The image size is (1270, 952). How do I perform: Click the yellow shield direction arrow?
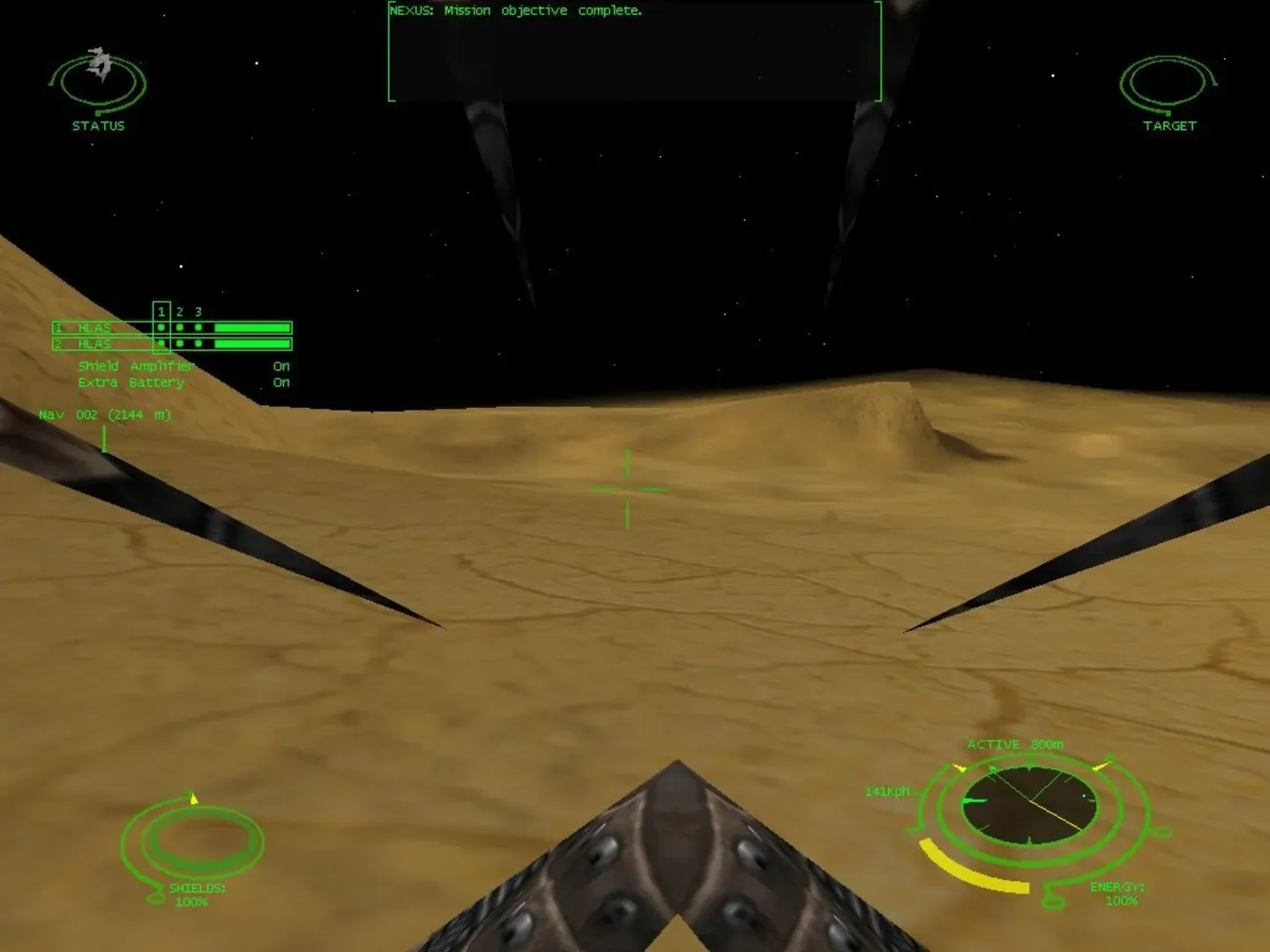coord(193,799)
